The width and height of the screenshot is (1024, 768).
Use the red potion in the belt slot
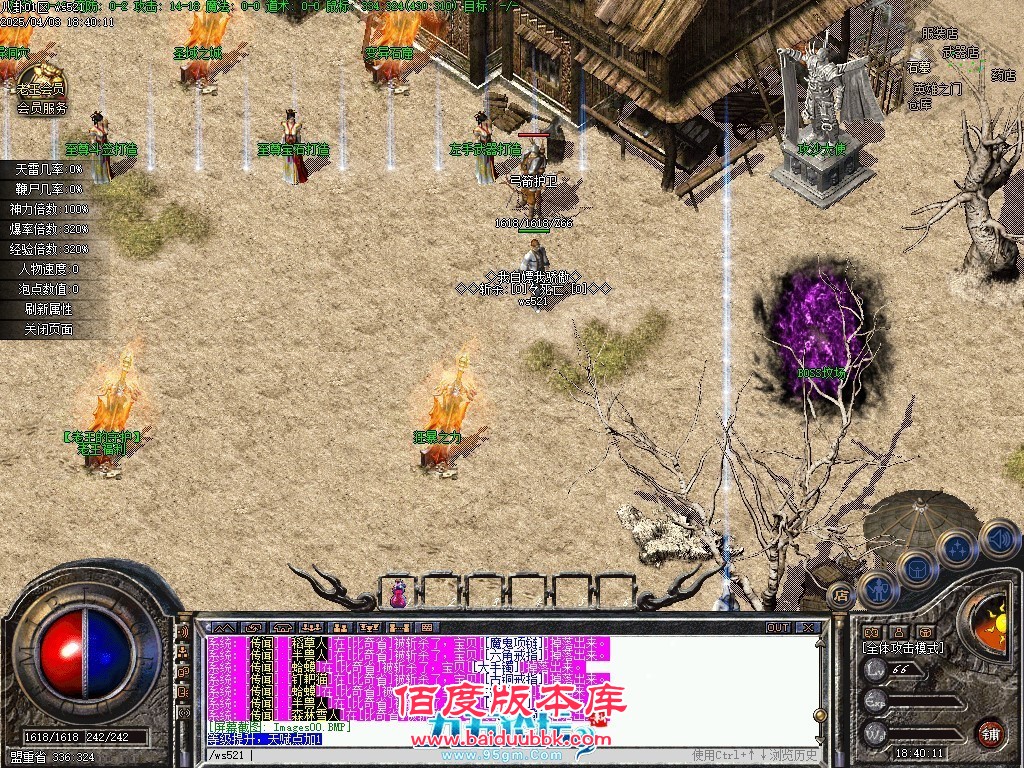[398, 593]
